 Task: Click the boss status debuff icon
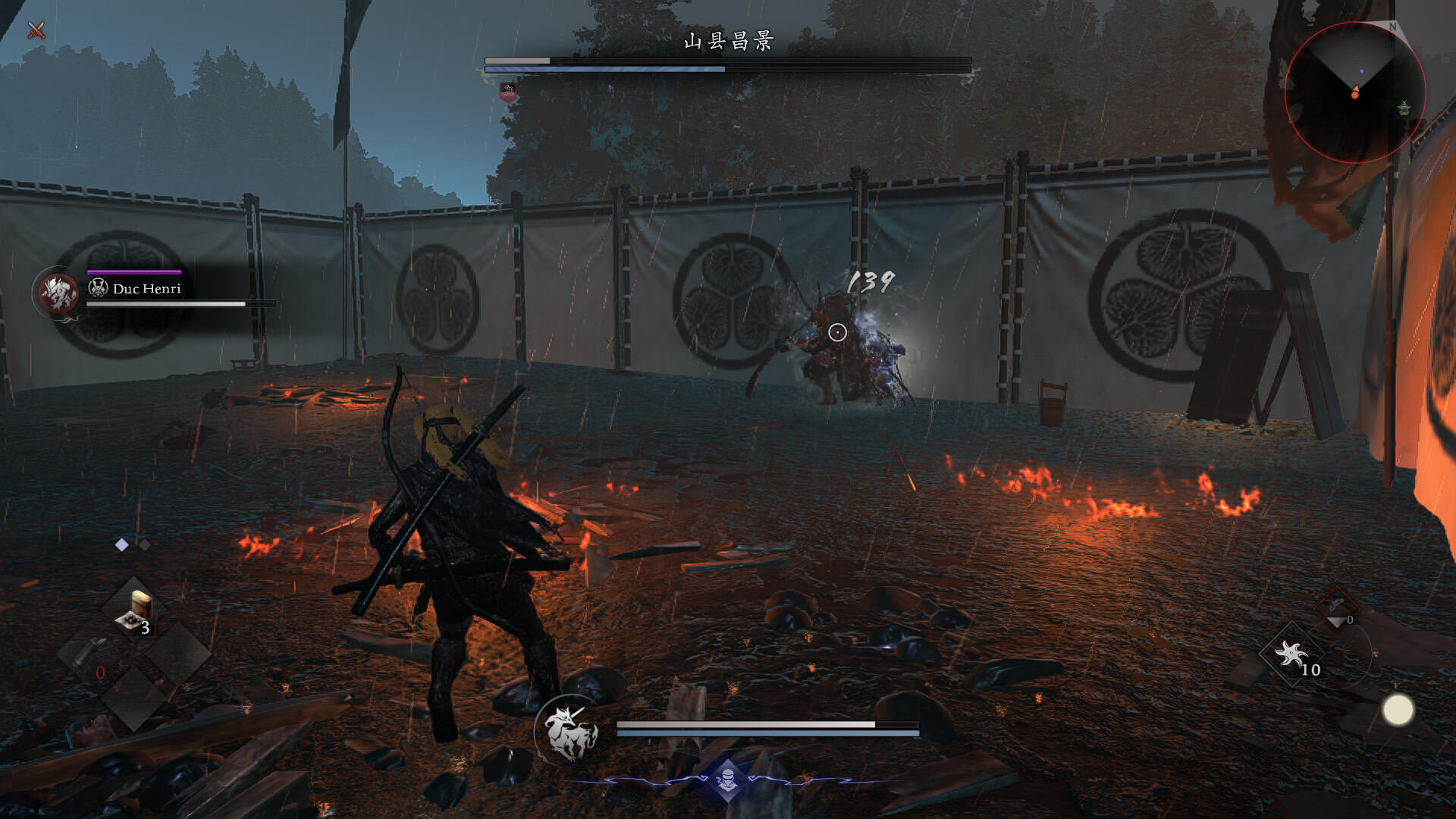click(508, 93)
